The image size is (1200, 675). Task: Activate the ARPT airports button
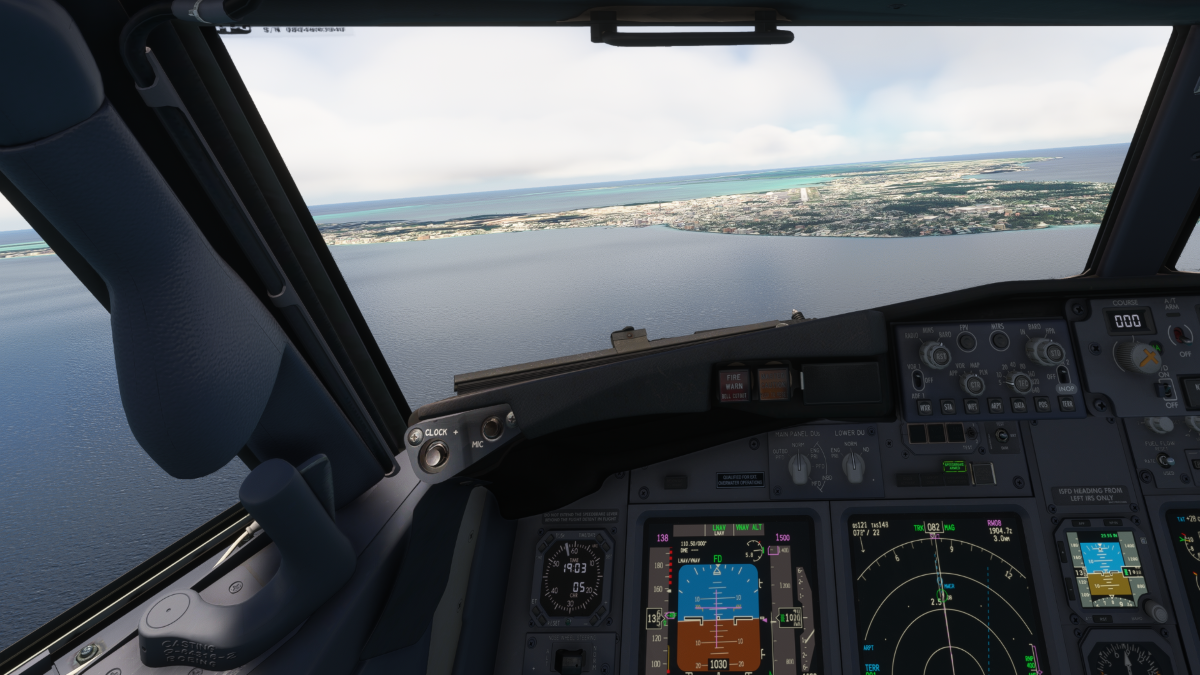(995, 406)
